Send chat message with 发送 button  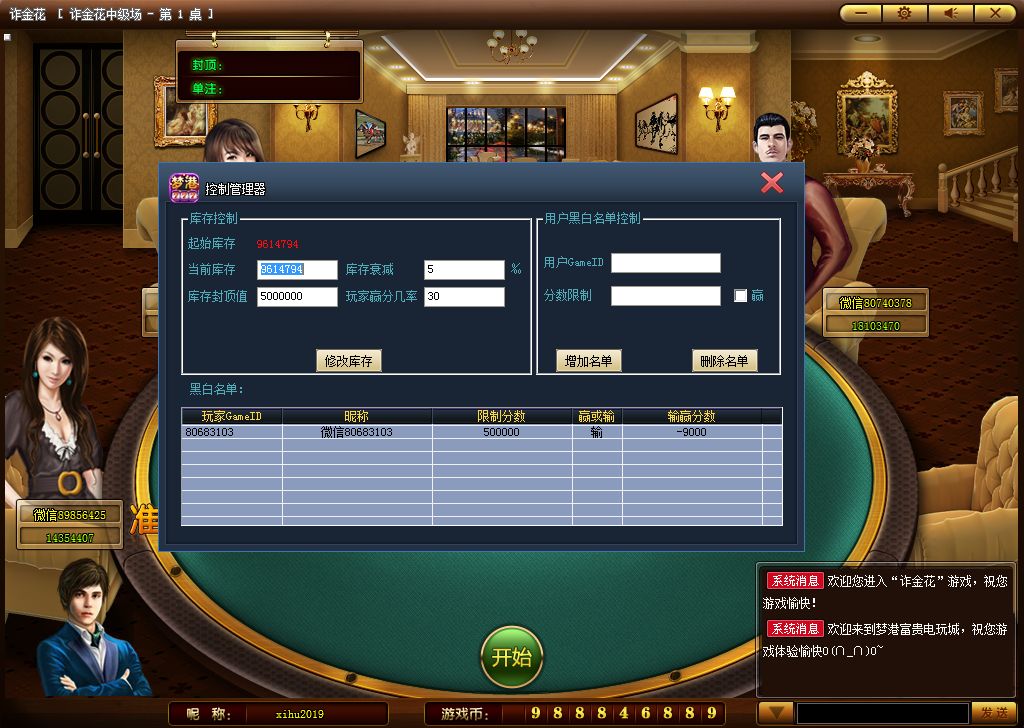click(x=993, y=712)
